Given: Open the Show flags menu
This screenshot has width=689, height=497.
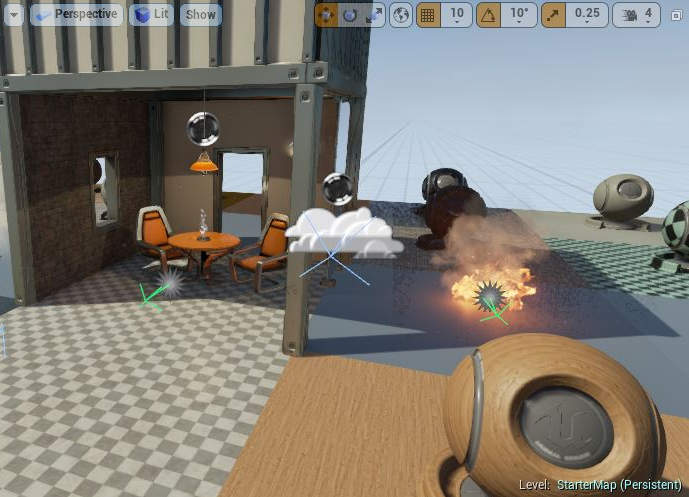Looking at the screenshot, I should coord(201,15).
